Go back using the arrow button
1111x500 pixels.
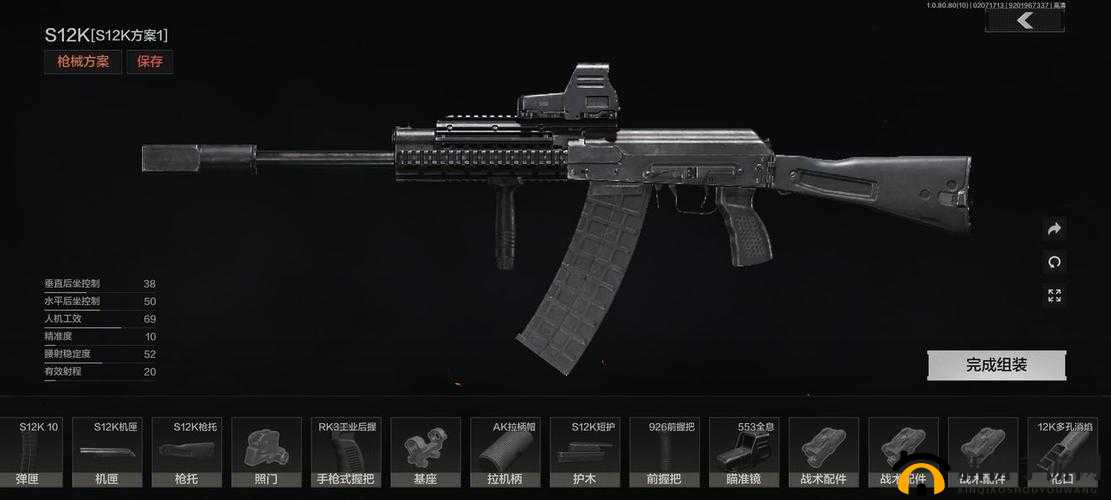(1023, 21)
